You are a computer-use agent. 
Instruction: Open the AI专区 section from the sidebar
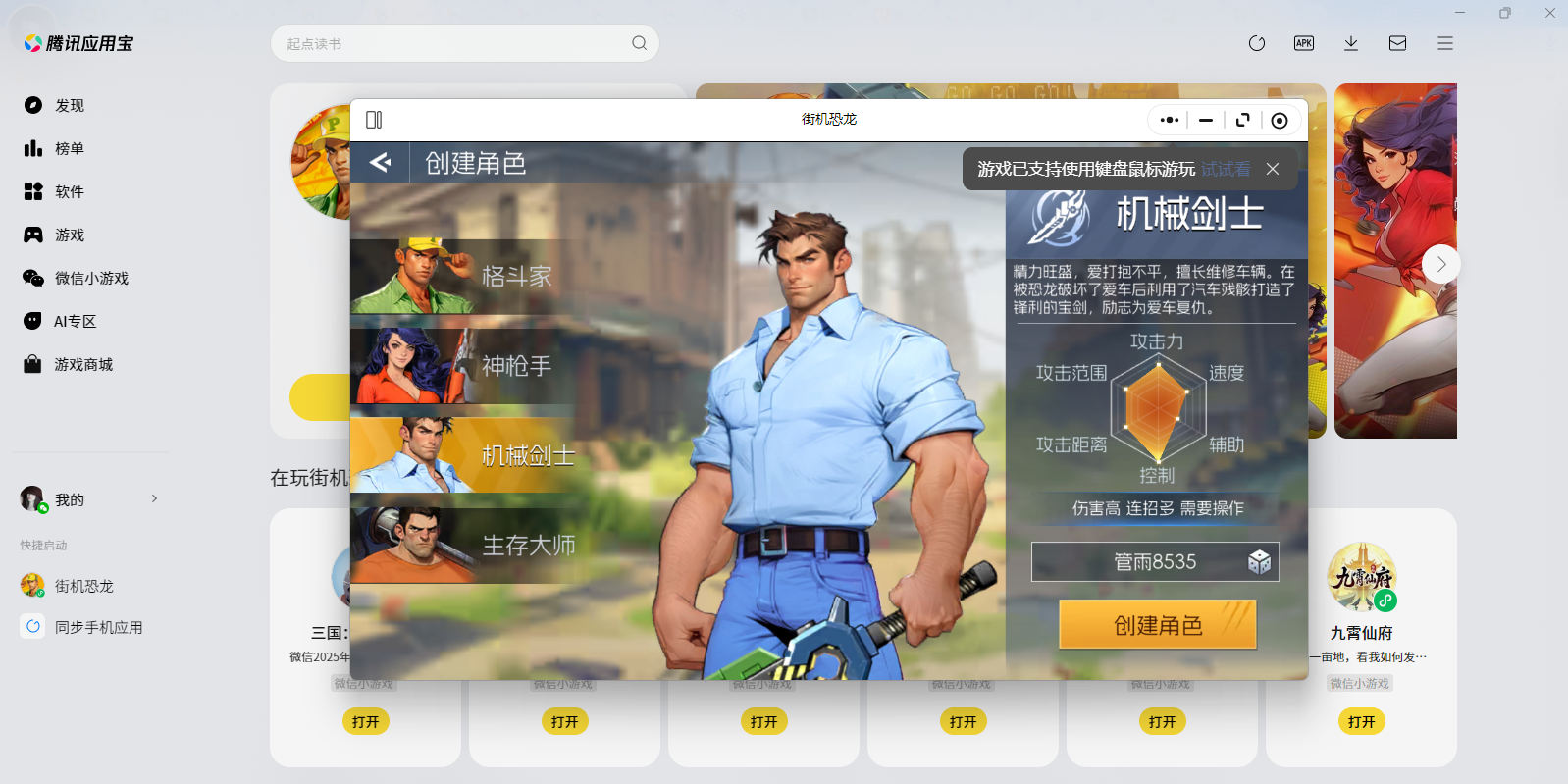pyautogui.click(x=73, y=321)
